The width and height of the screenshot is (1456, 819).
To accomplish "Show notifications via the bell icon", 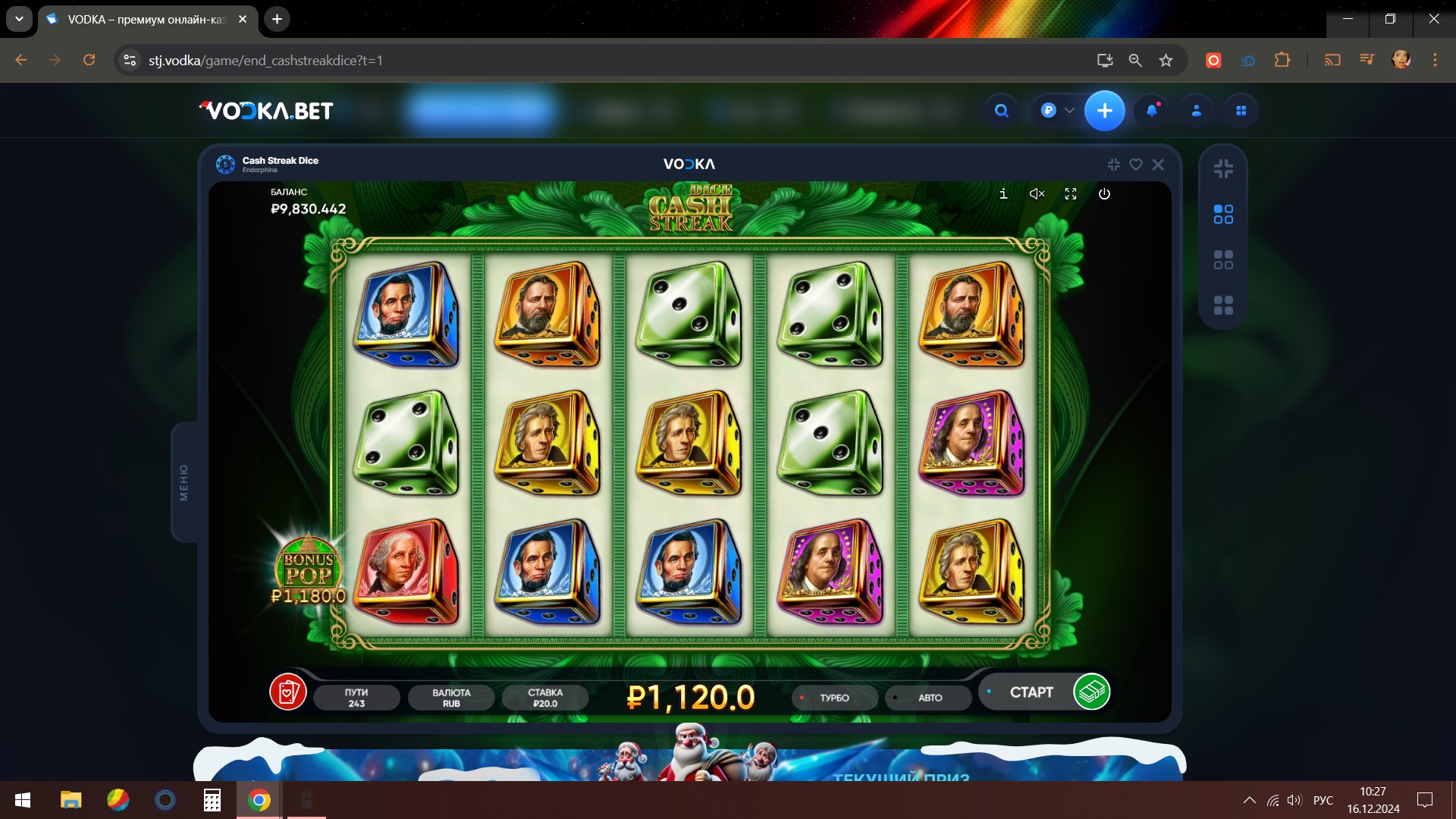I will pos(1152,111).
